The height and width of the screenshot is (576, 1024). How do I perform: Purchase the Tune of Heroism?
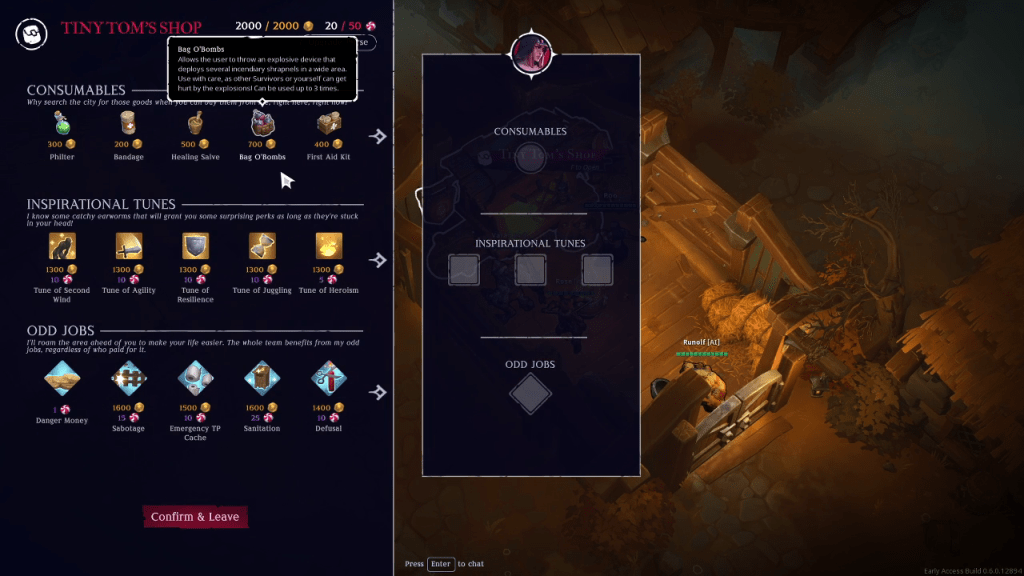(x=329, y=246)
